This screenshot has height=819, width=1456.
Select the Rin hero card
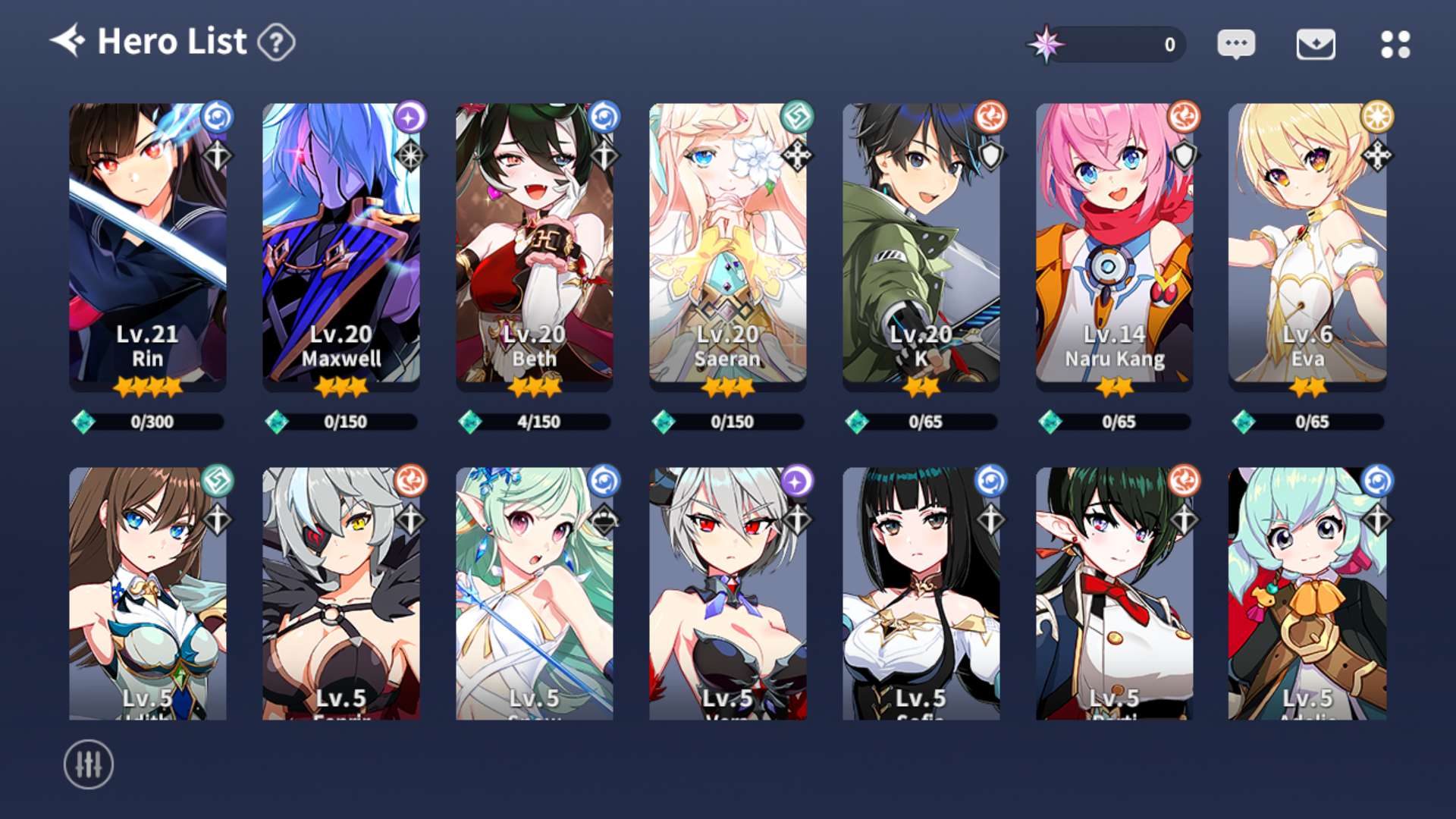[x=148, y=246]
